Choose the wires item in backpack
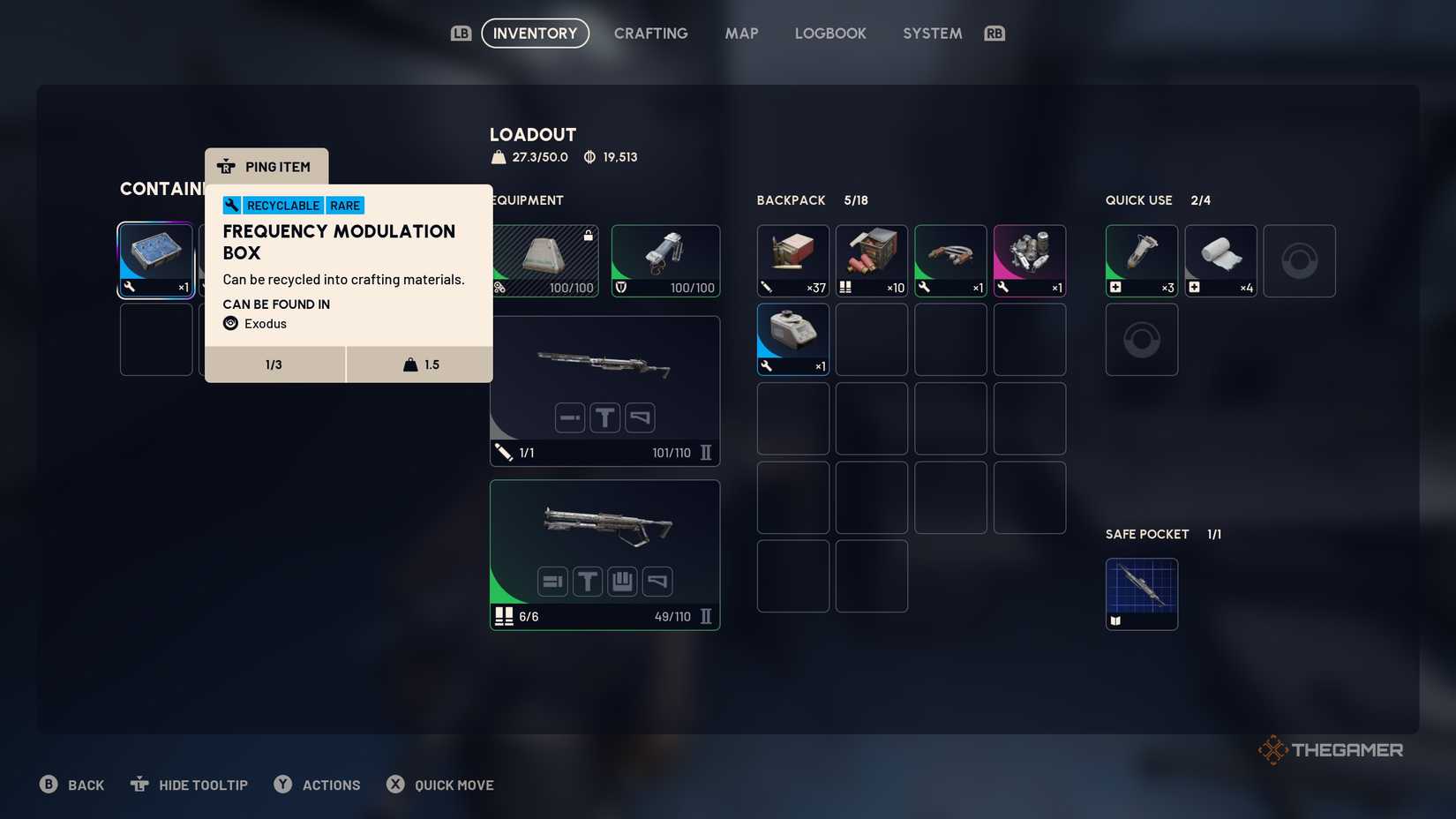The image size is (1456, 819). 950,260
